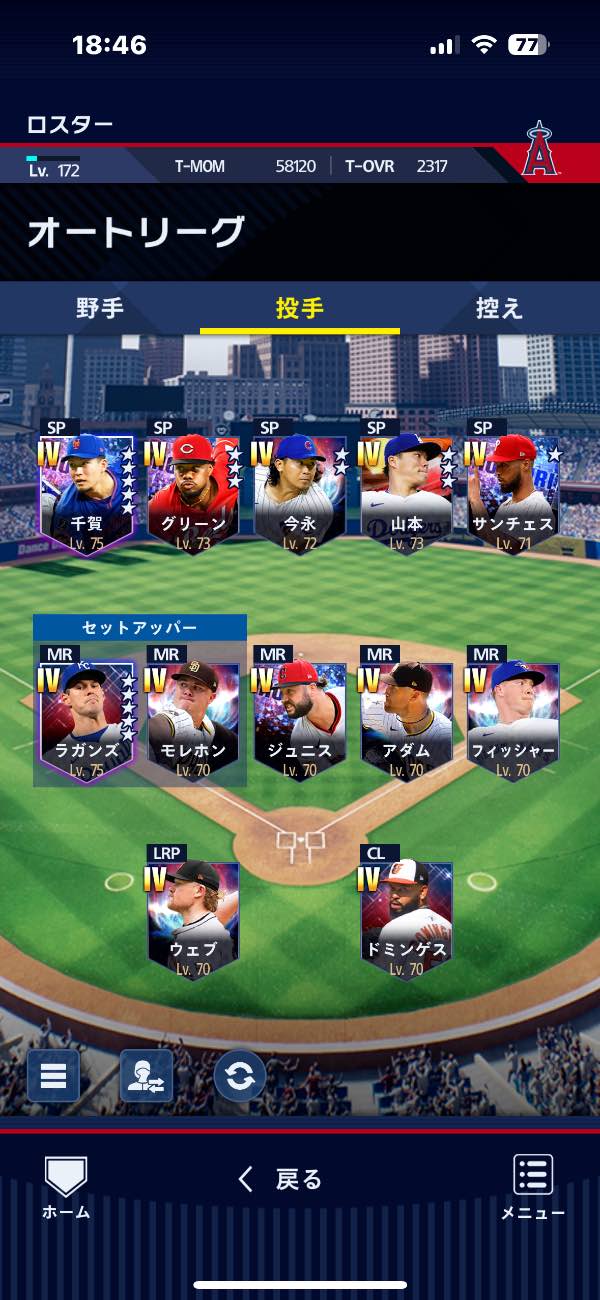This screenshot has height=1300, width=600.
Task: Open the メニュー menu
Action: tap(533, 1187)
